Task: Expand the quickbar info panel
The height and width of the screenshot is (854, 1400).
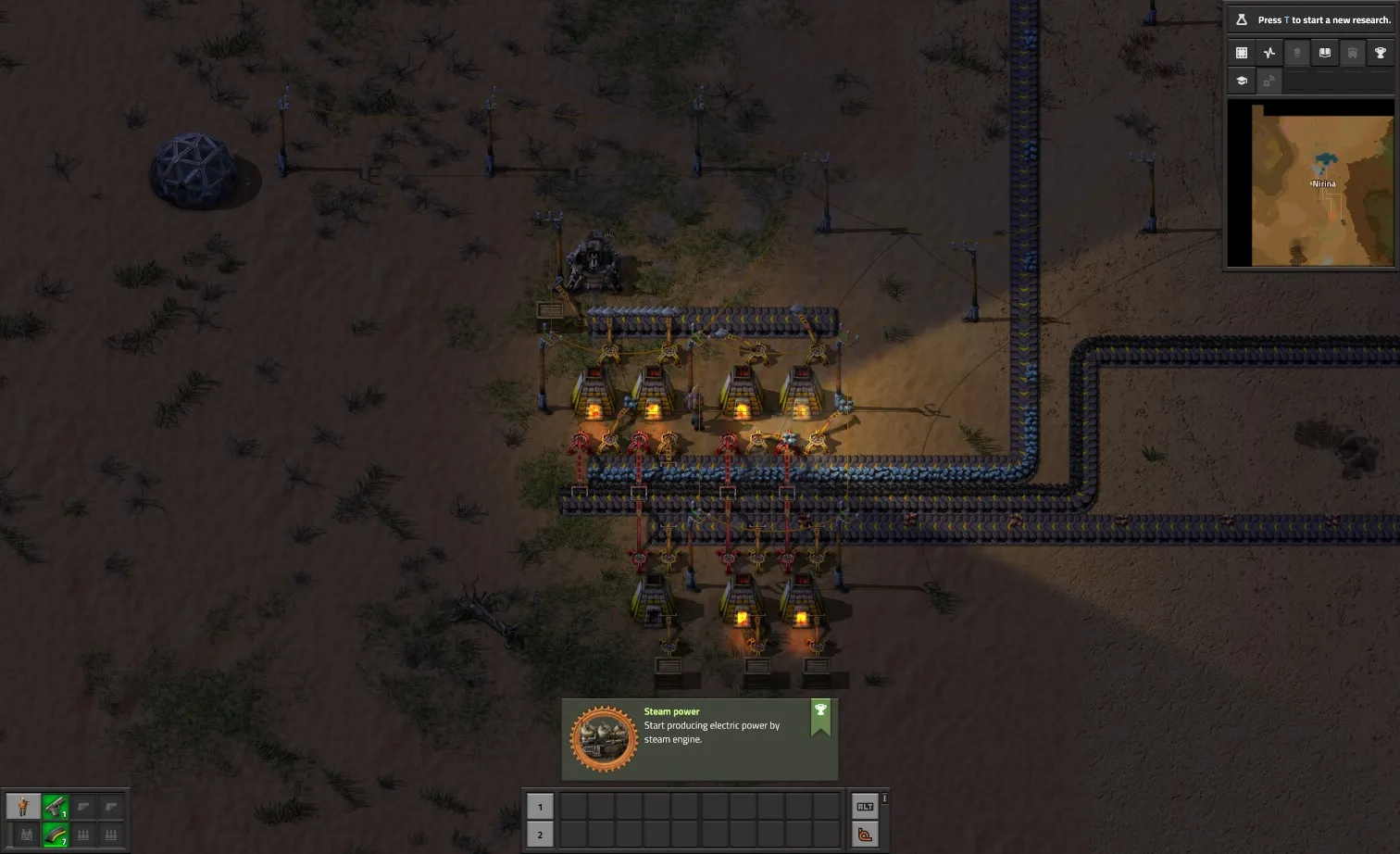Action: coord(884,797)
